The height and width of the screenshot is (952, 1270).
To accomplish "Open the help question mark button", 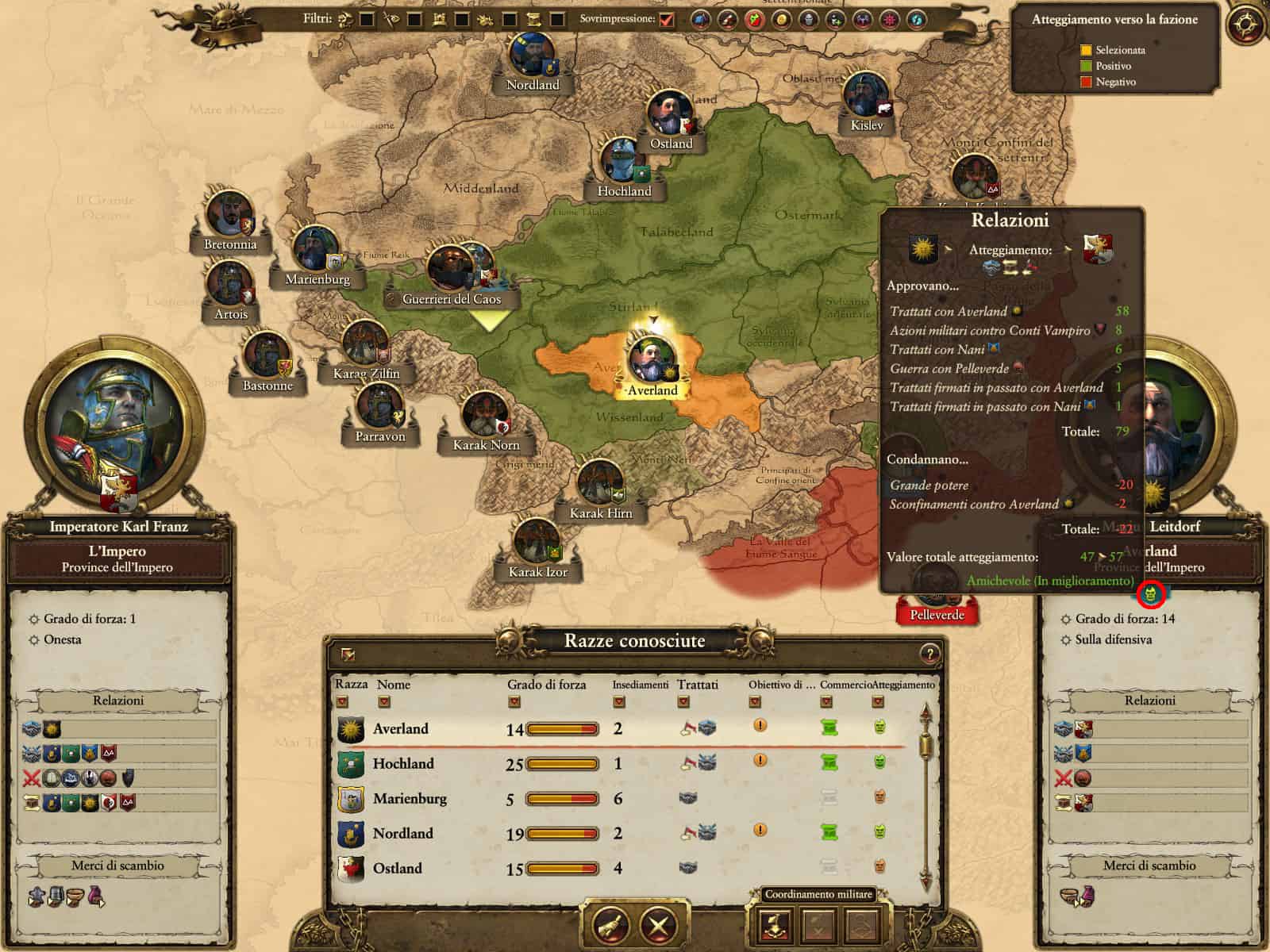I will 929,654.
